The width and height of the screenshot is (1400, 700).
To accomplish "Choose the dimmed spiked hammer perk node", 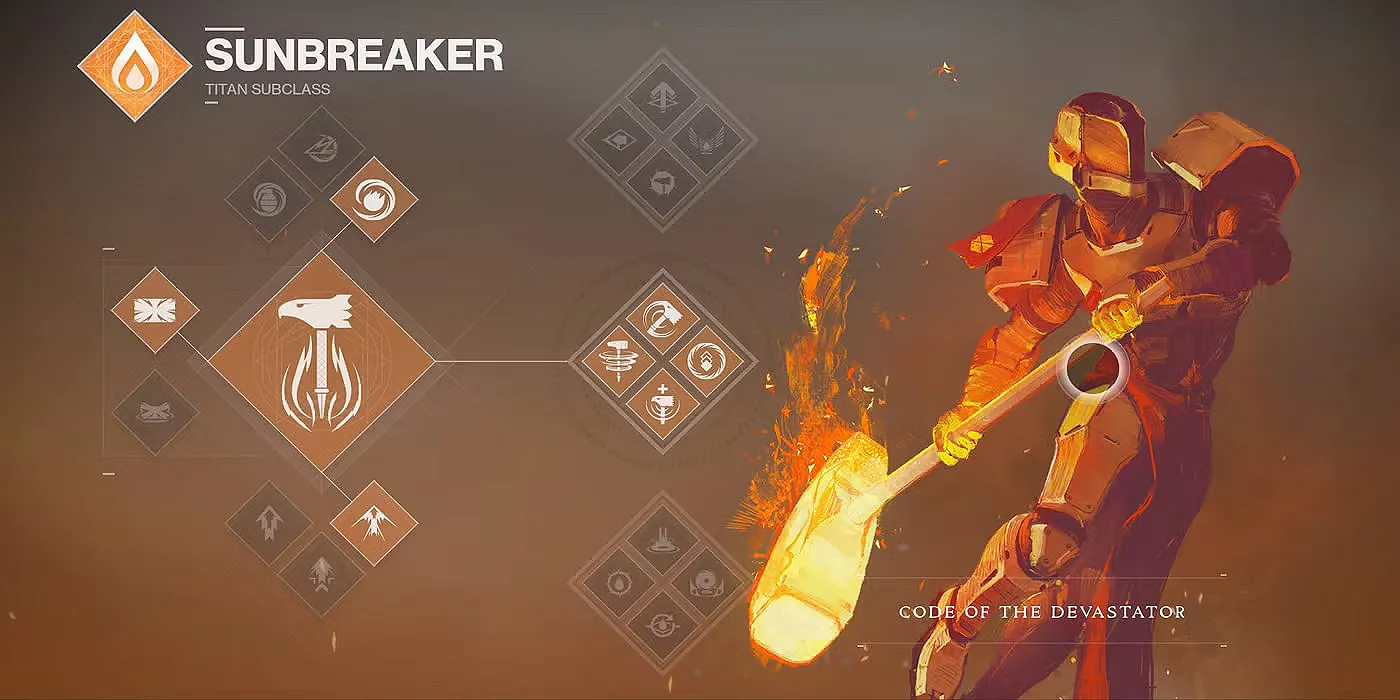I will [662, 183].
